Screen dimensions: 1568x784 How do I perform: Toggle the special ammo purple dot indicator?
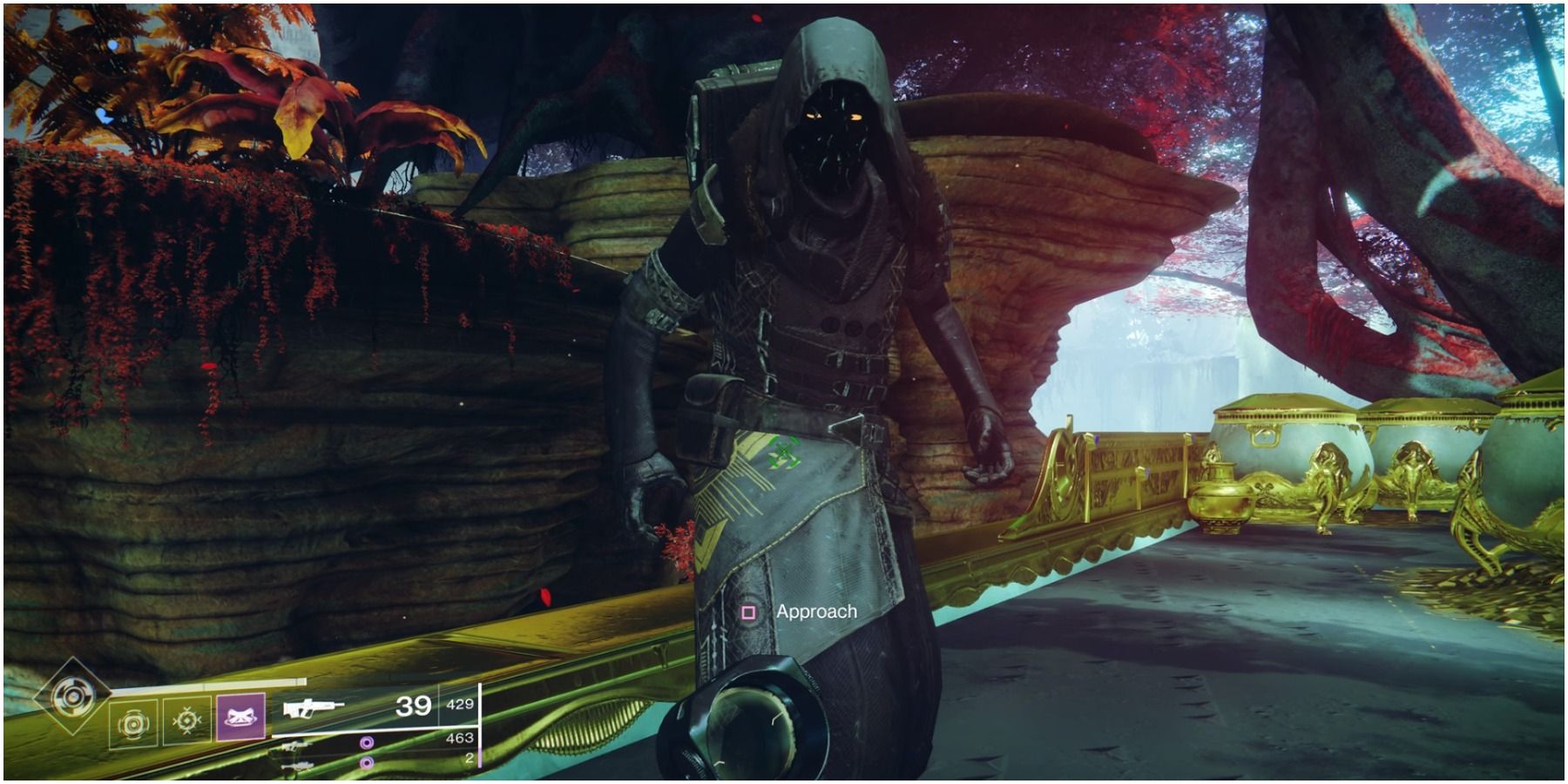(x=366, y=743)
